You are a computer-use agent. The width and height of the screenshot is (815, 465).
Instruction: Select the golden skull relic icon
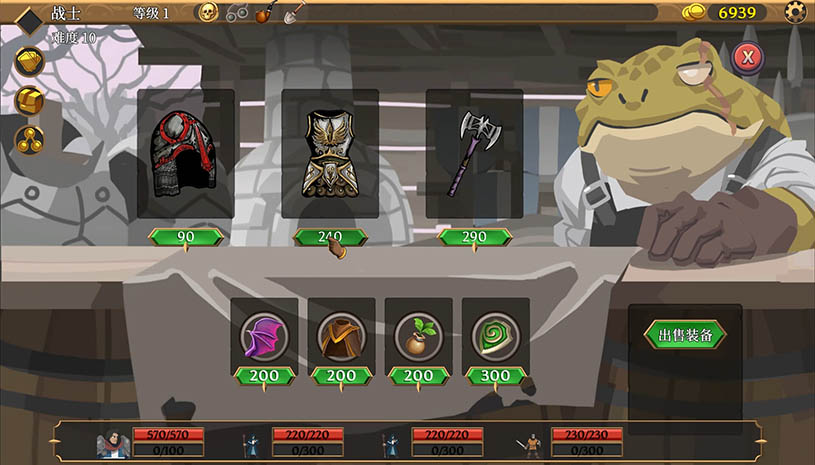point(208,13)
